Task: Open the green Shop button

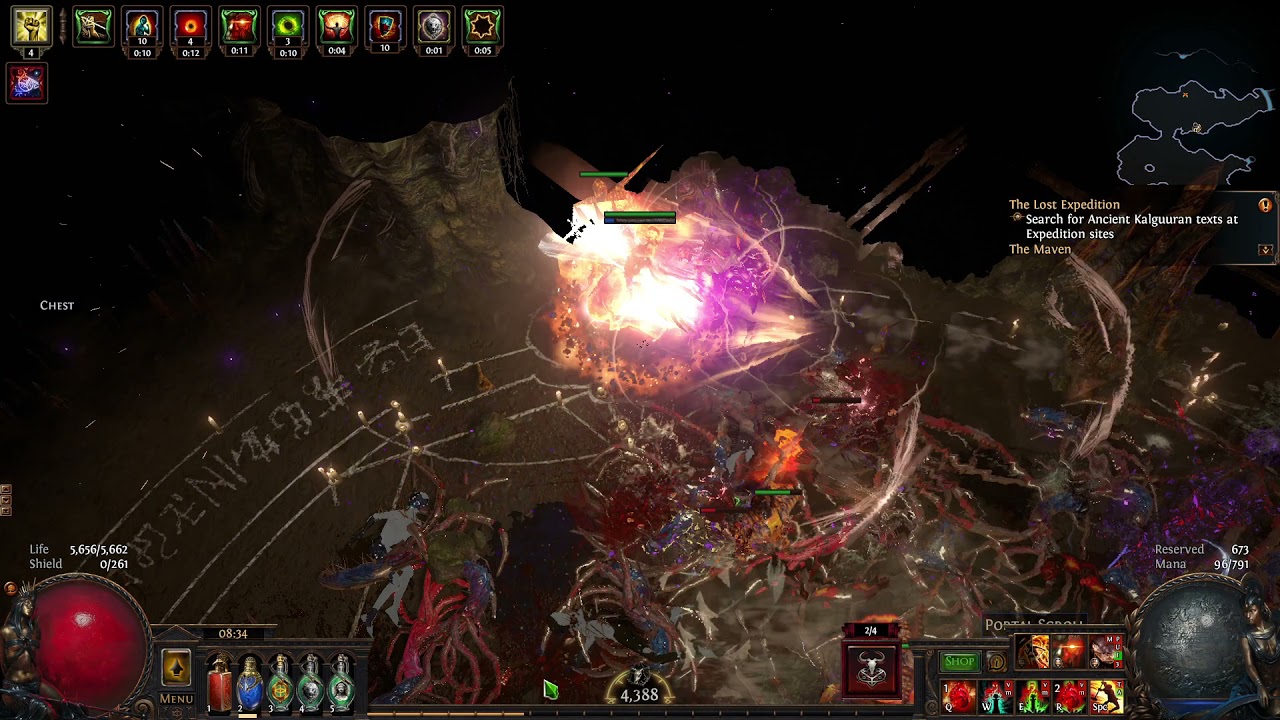Action: 959,661
